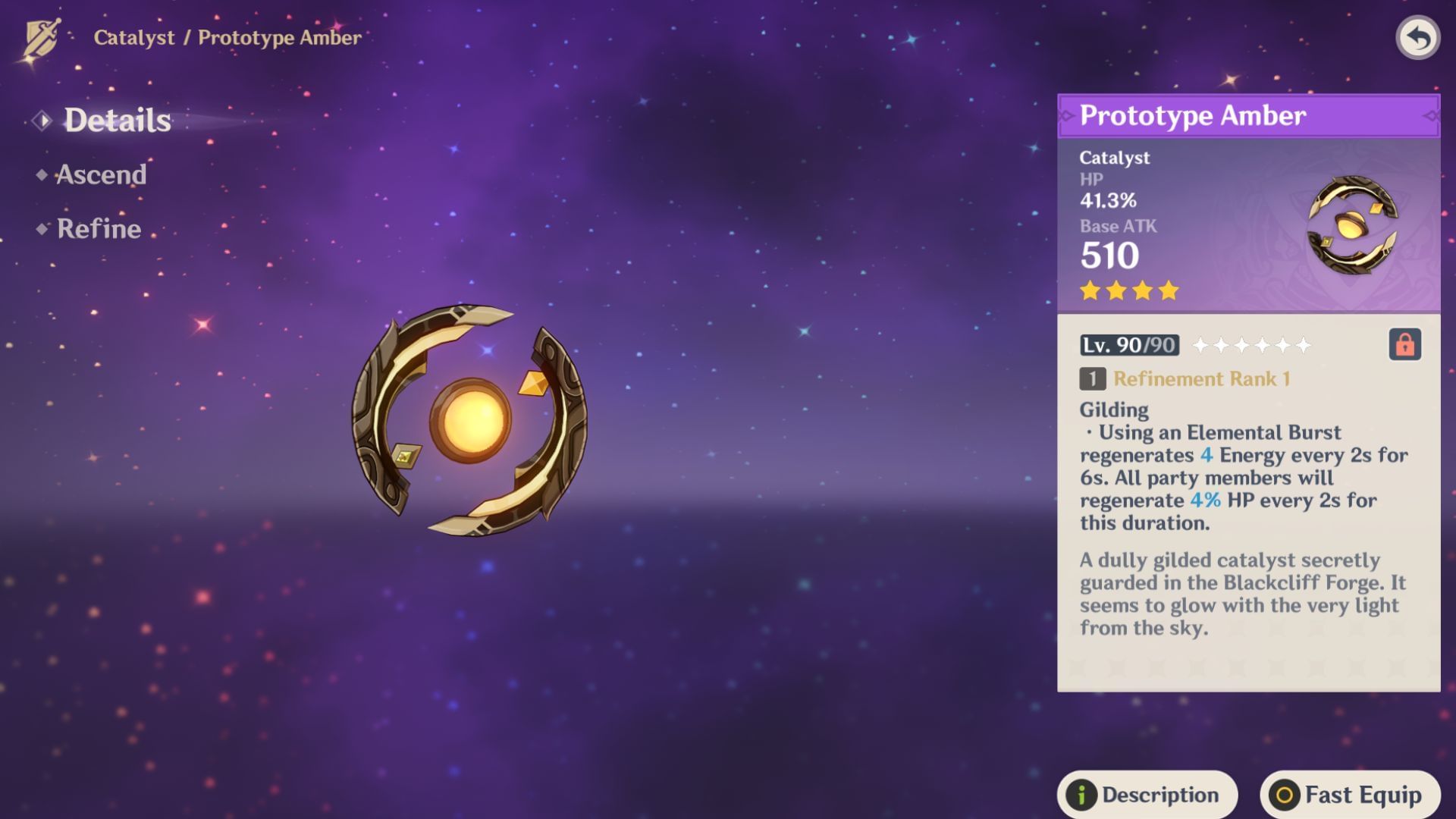Image resolution: width=1456 pixels, height=819 pixels.
Task: Toggle the weapon lock icon
Action: coord(1404,345)
